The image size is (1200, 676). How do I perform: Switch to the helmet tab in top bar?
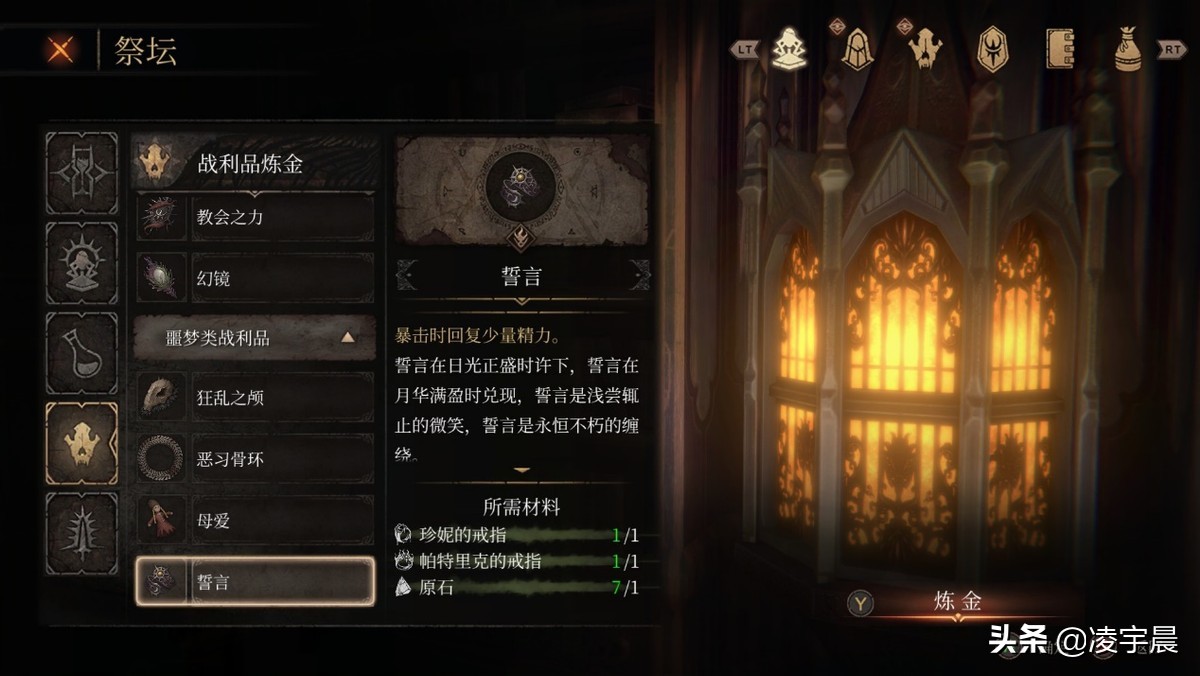[x=857, y=48]
